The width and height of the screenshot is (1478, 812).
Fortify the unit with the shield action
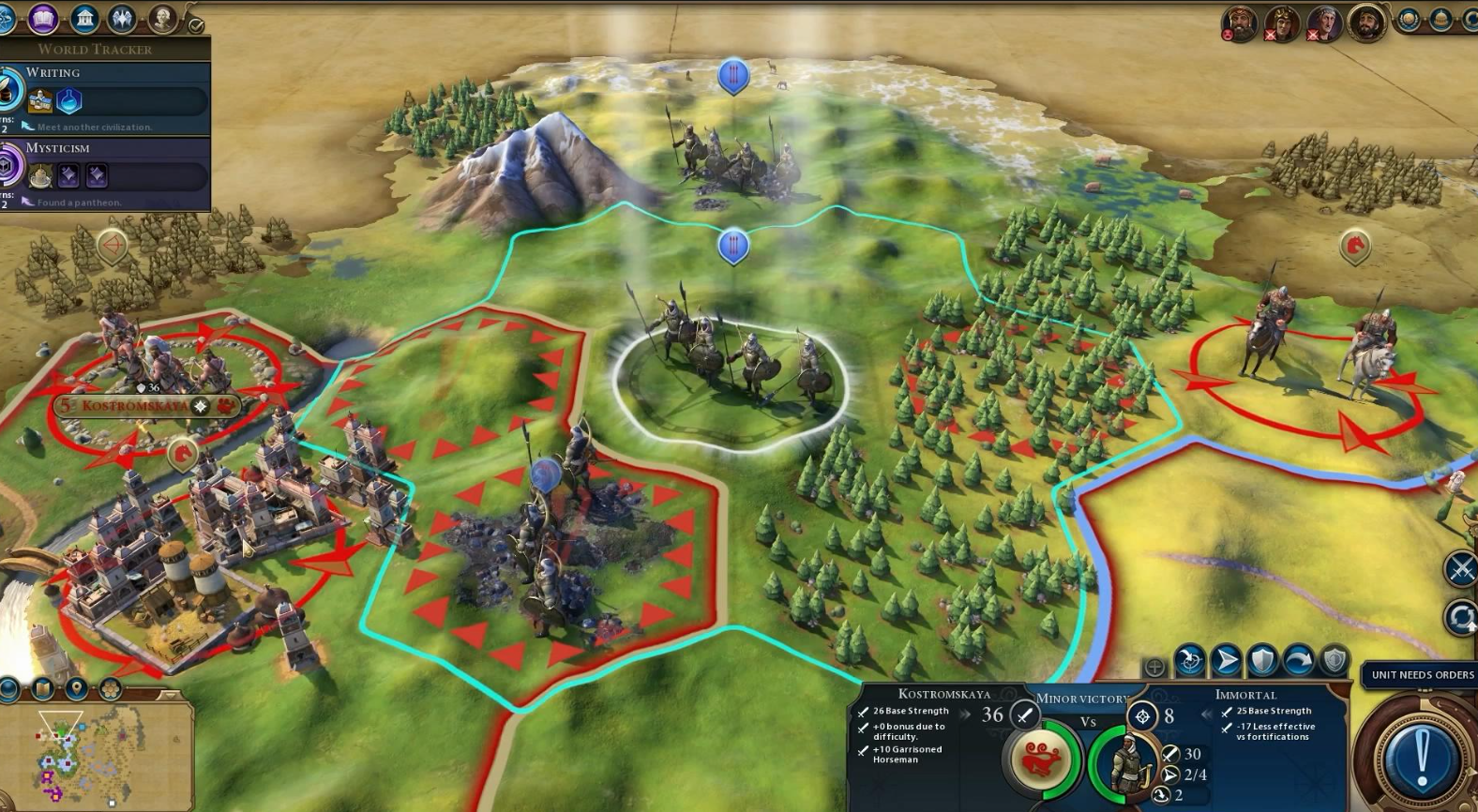1262,661
